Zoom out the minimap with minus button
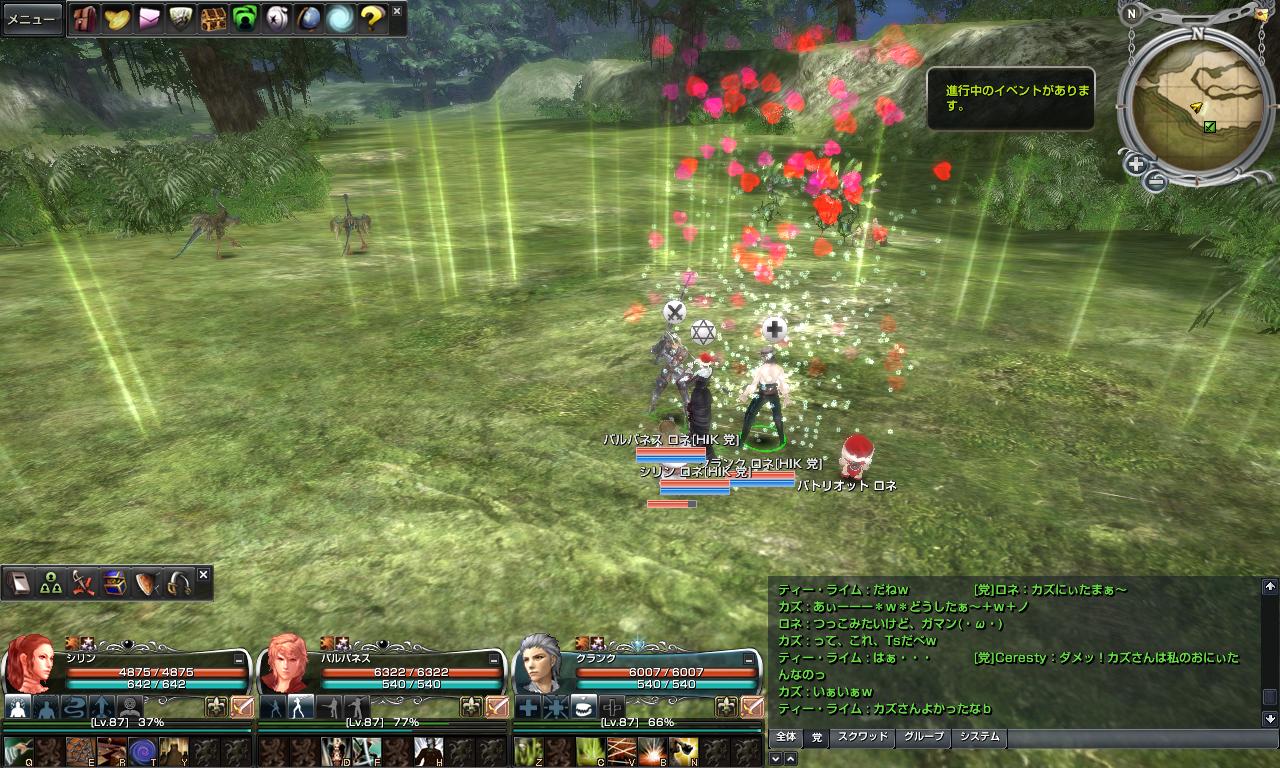Viewport: 1280px width, 768px height. 1156,181
